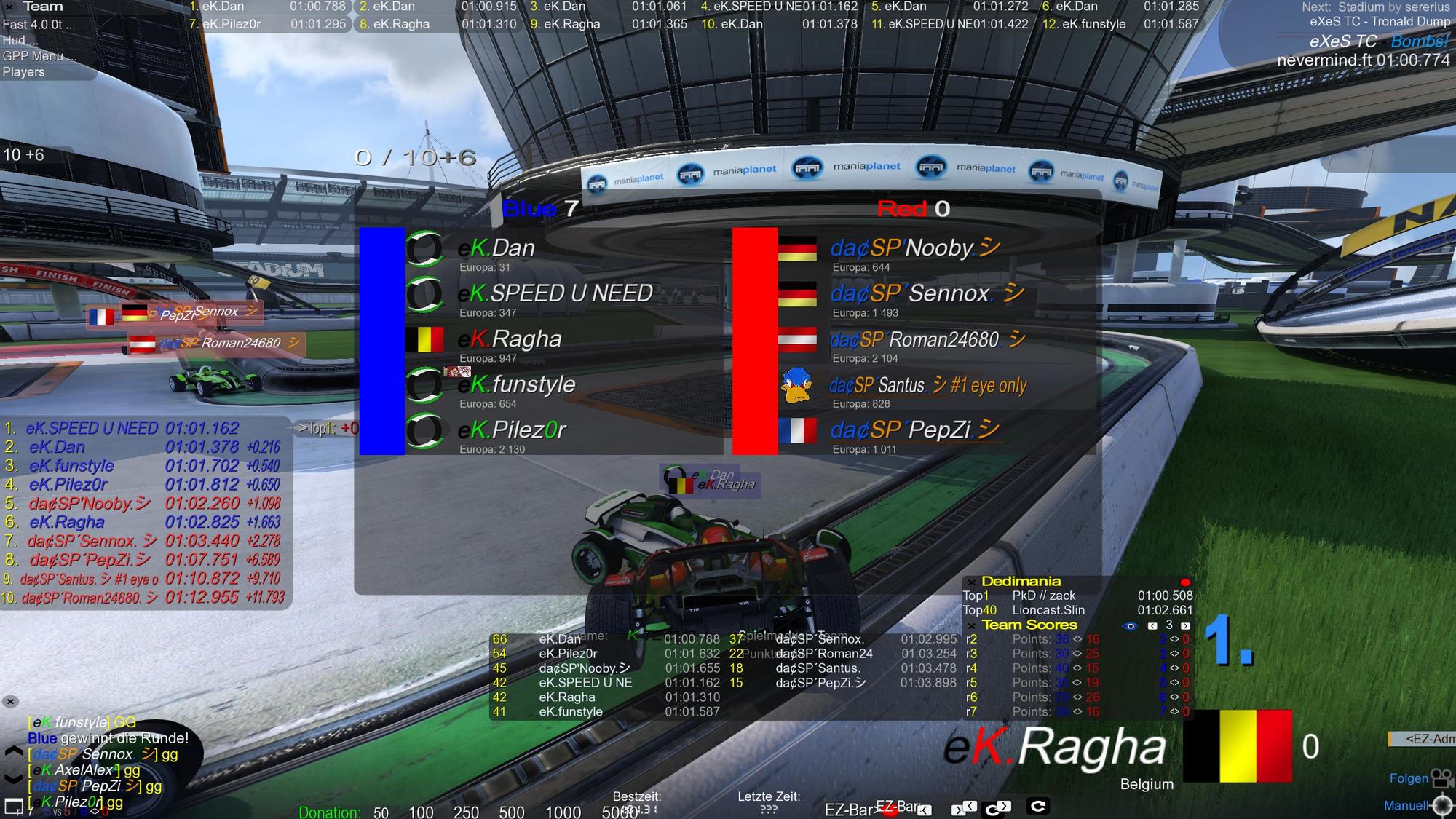
Task: Donate 250 planets
Action: coord(466,812)
